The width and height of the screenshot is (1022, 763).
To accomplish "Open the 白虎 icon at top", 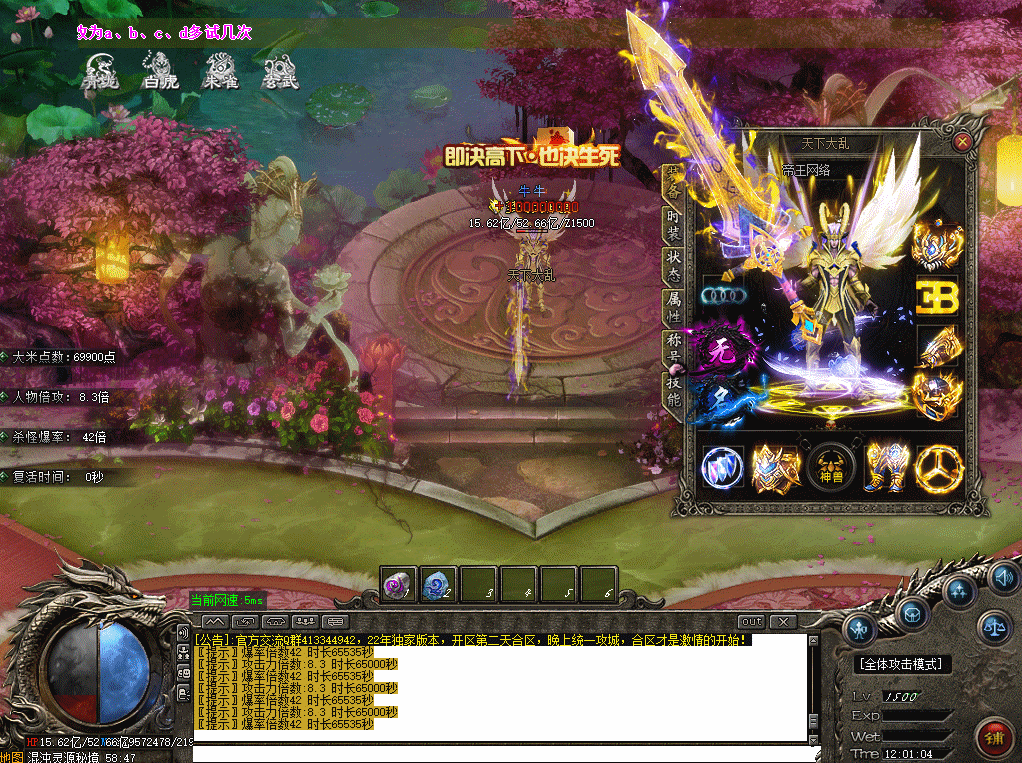I will tap(160, 70).
